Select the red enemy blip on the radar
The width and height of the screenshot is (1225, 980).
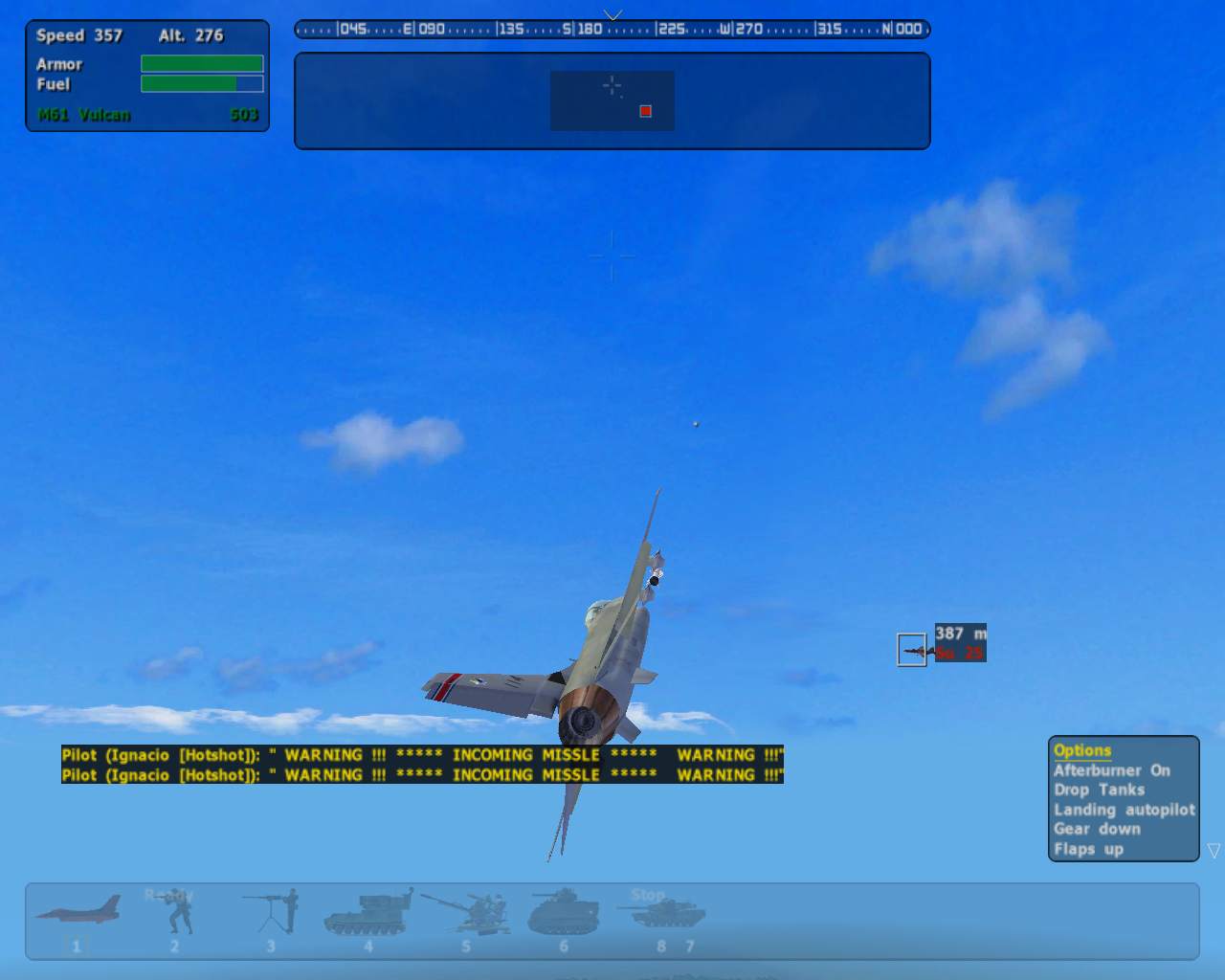pos(645,111)
